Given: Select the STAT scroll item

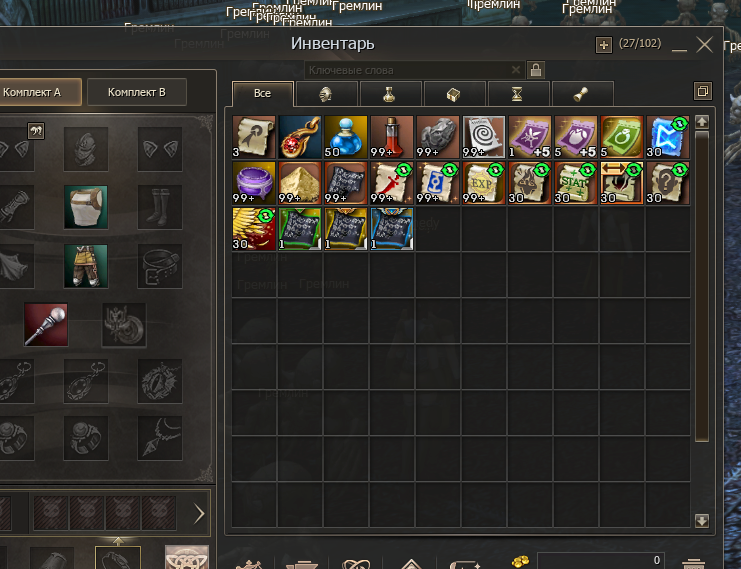Looking at the screenshot, I should point(576,183).
